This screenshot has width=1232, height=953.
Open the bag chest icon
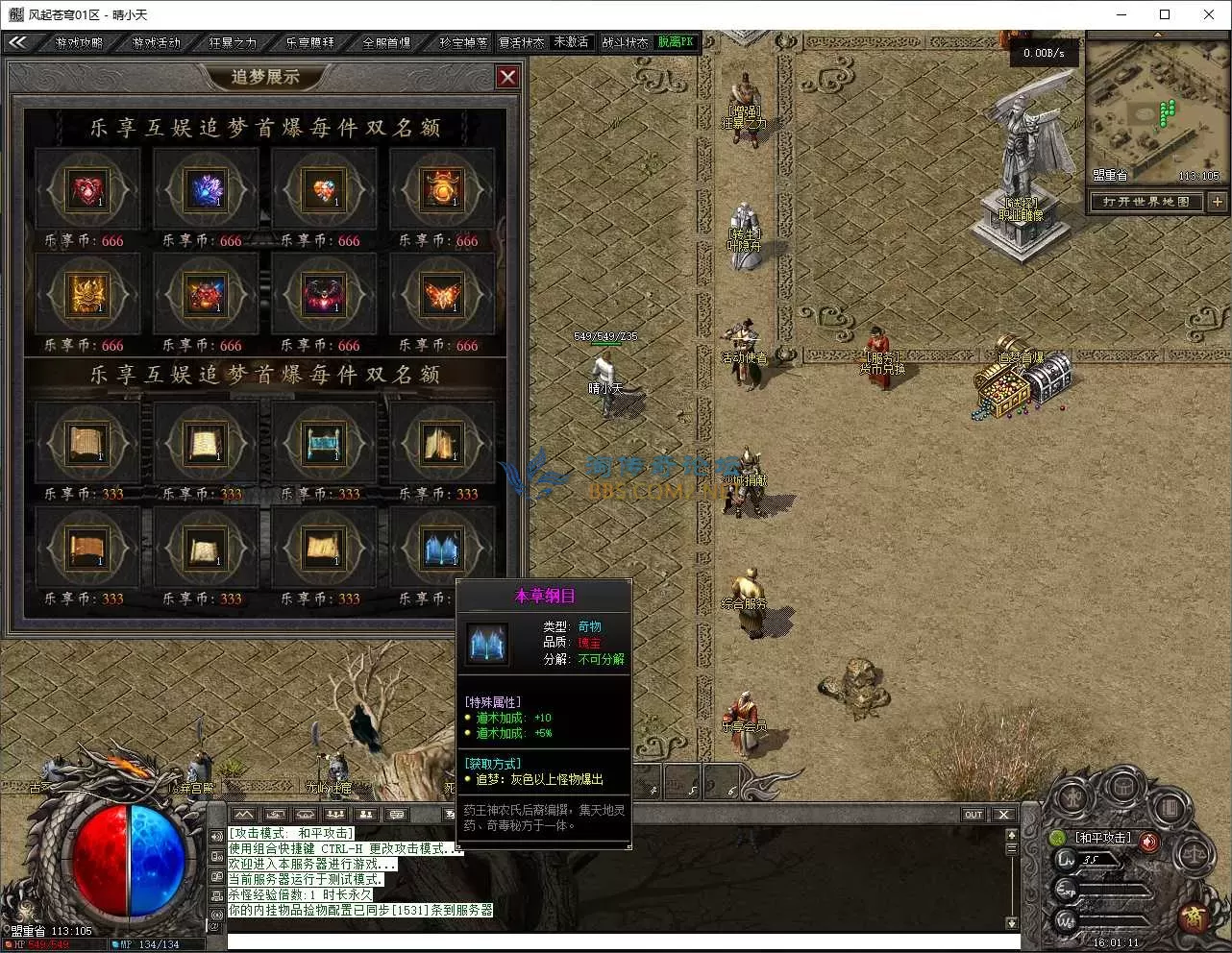pyautogui.click(x=1121, y=786)
